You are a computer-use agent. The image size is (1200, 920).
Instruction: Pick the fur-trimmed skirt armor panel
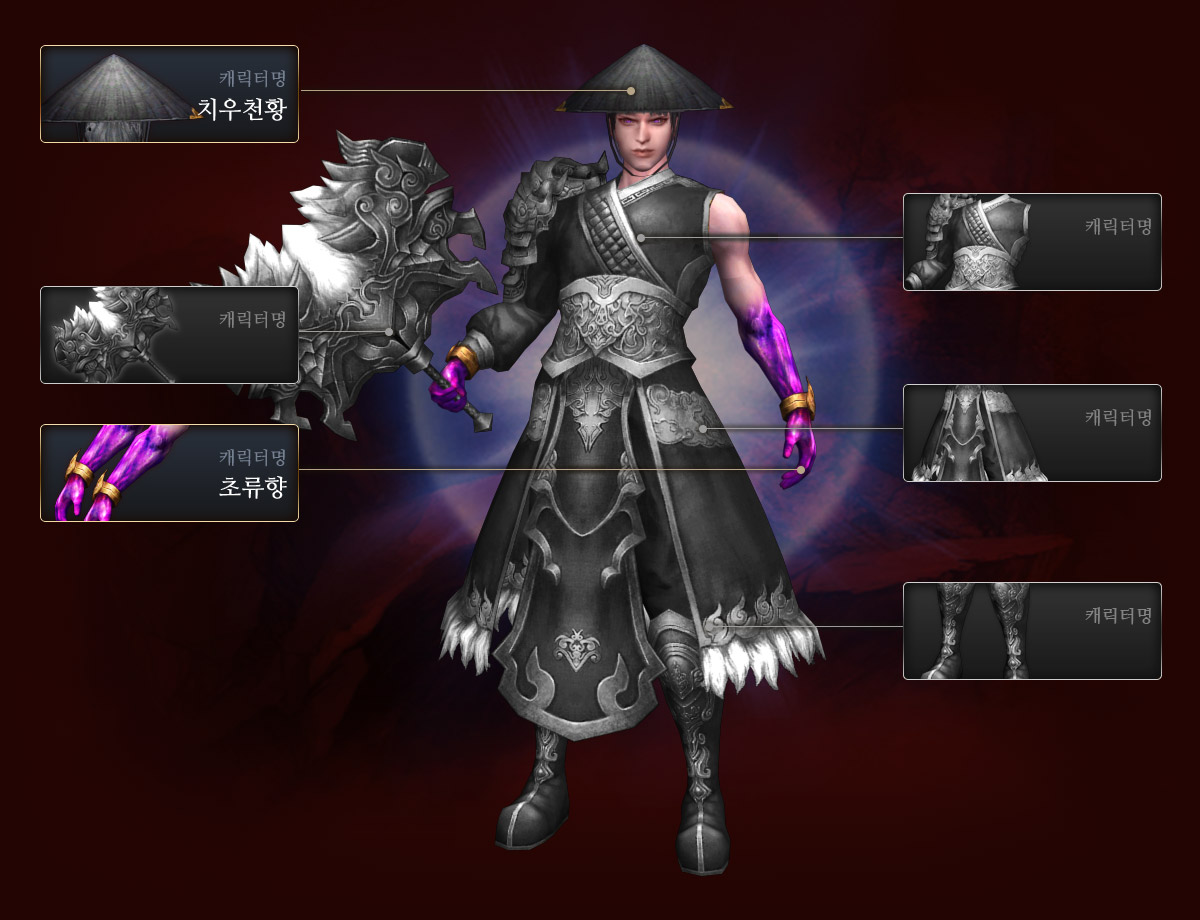(1032, 433)
